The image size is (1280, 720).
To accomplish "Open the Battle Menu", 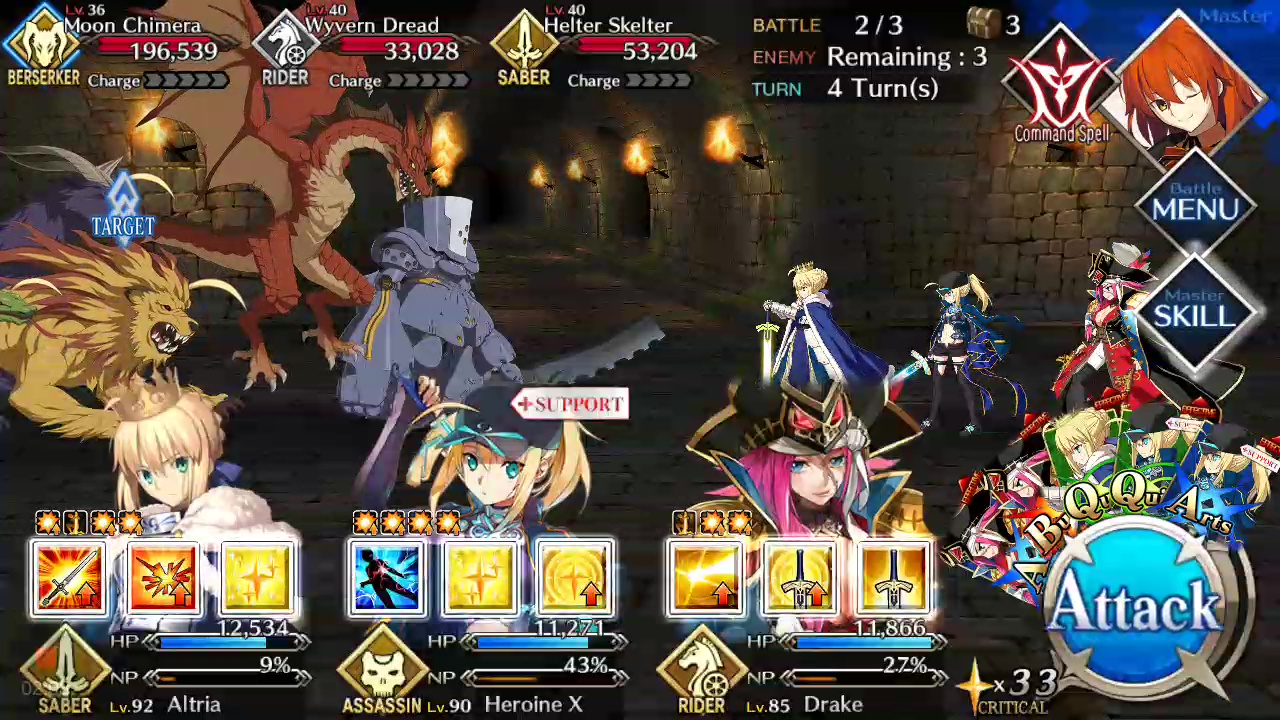I will tap(1195, 205).
